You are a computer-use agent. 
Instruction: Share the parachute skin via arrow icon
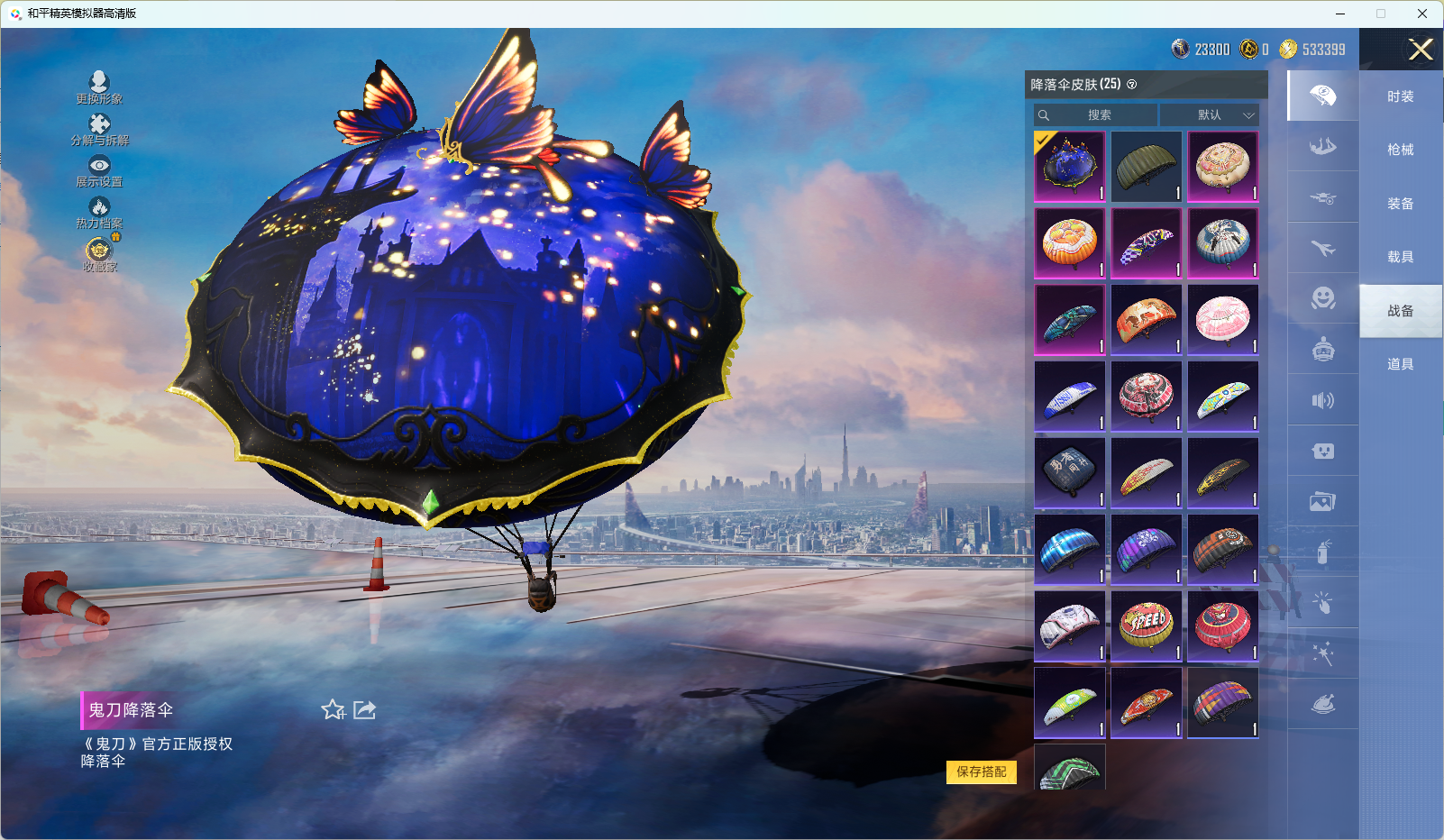(364, 710)
